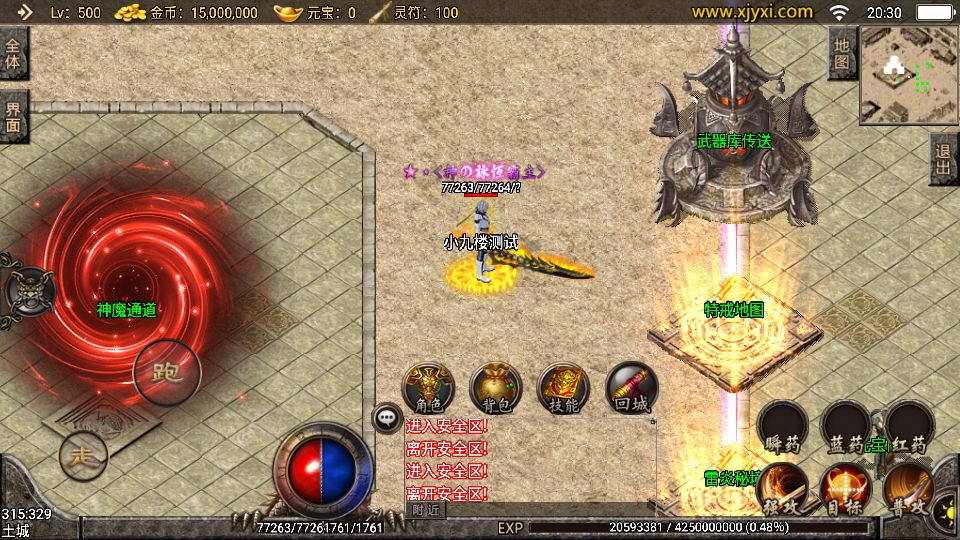
Task: Select a target with 目标 button
Action: (845, 489)
